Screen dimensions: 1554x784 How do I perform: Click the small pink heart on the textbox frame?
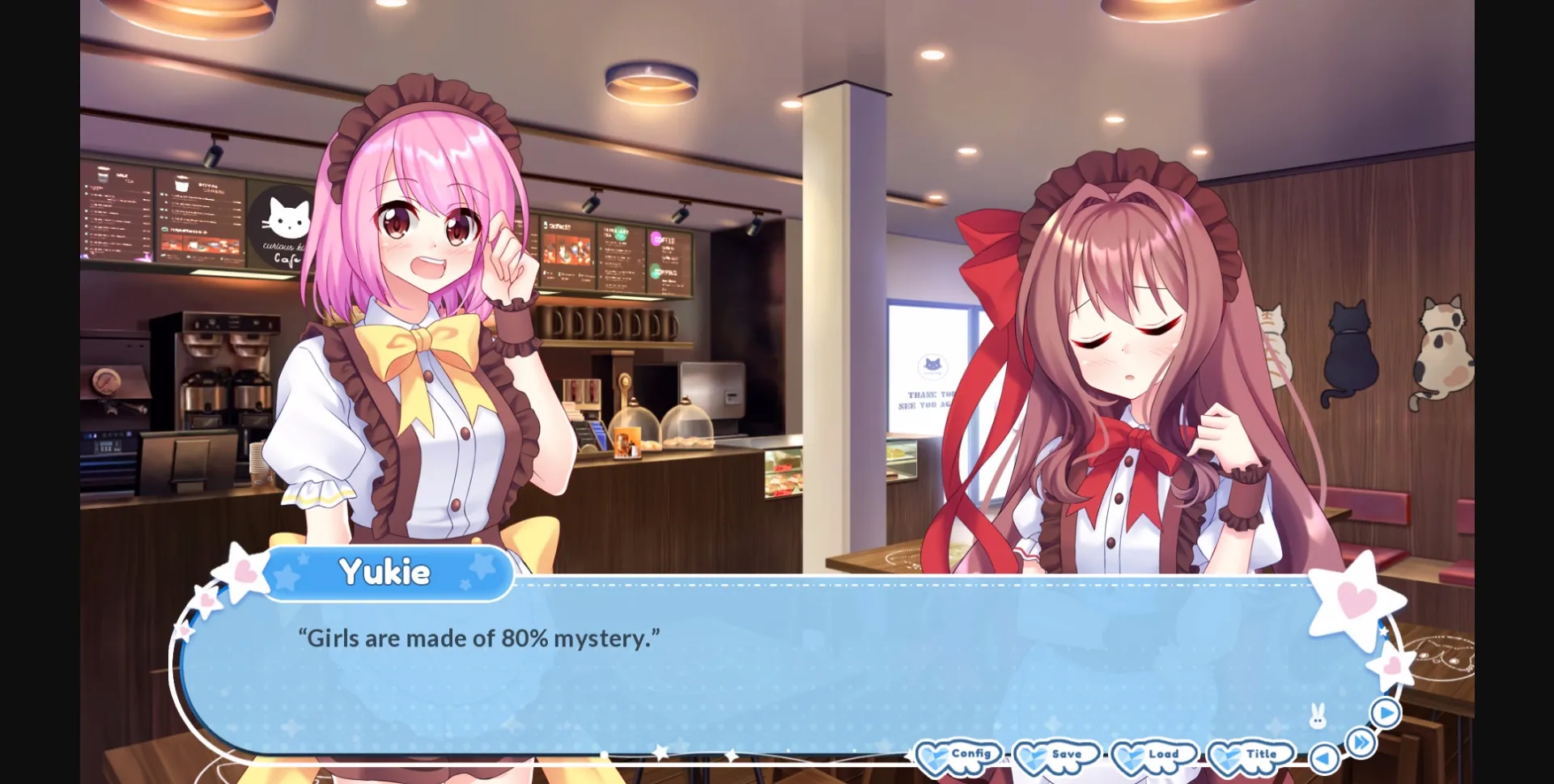(x=1391, y=665)
